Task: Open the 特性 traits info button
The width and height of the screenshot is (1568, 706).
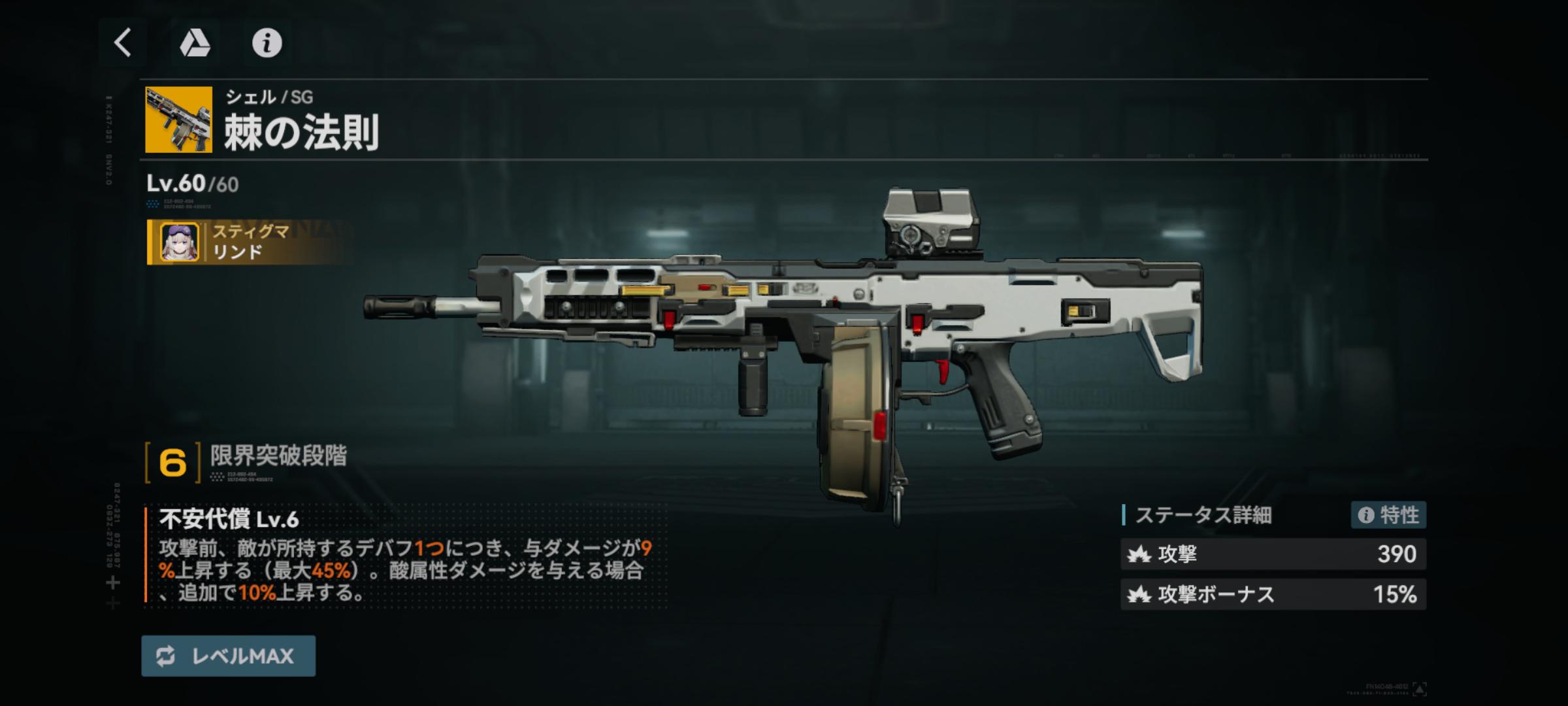Action: (x=1388, y=515)
